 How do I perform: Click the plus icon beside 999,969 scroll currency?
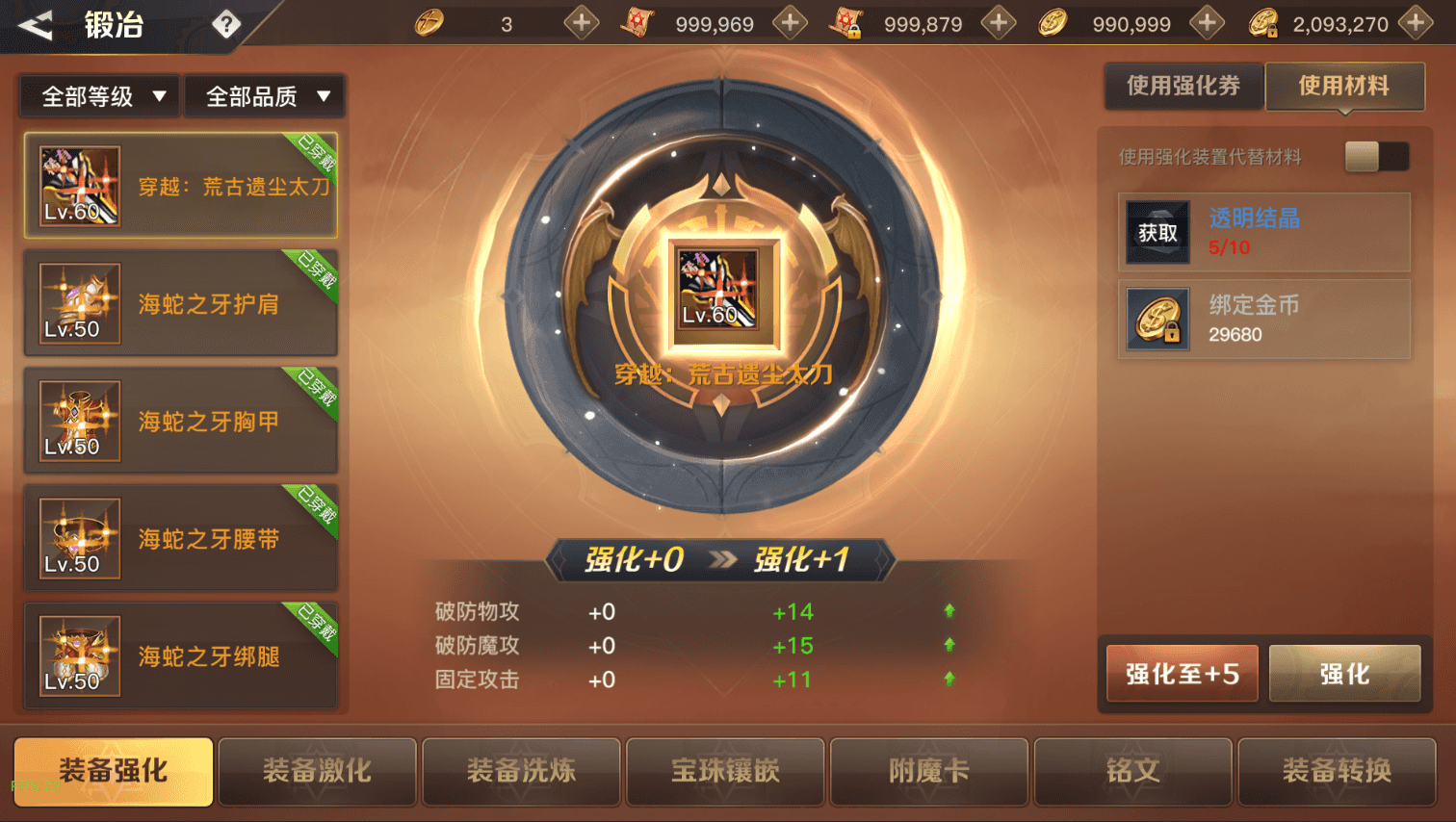click(x=791, y=23)
